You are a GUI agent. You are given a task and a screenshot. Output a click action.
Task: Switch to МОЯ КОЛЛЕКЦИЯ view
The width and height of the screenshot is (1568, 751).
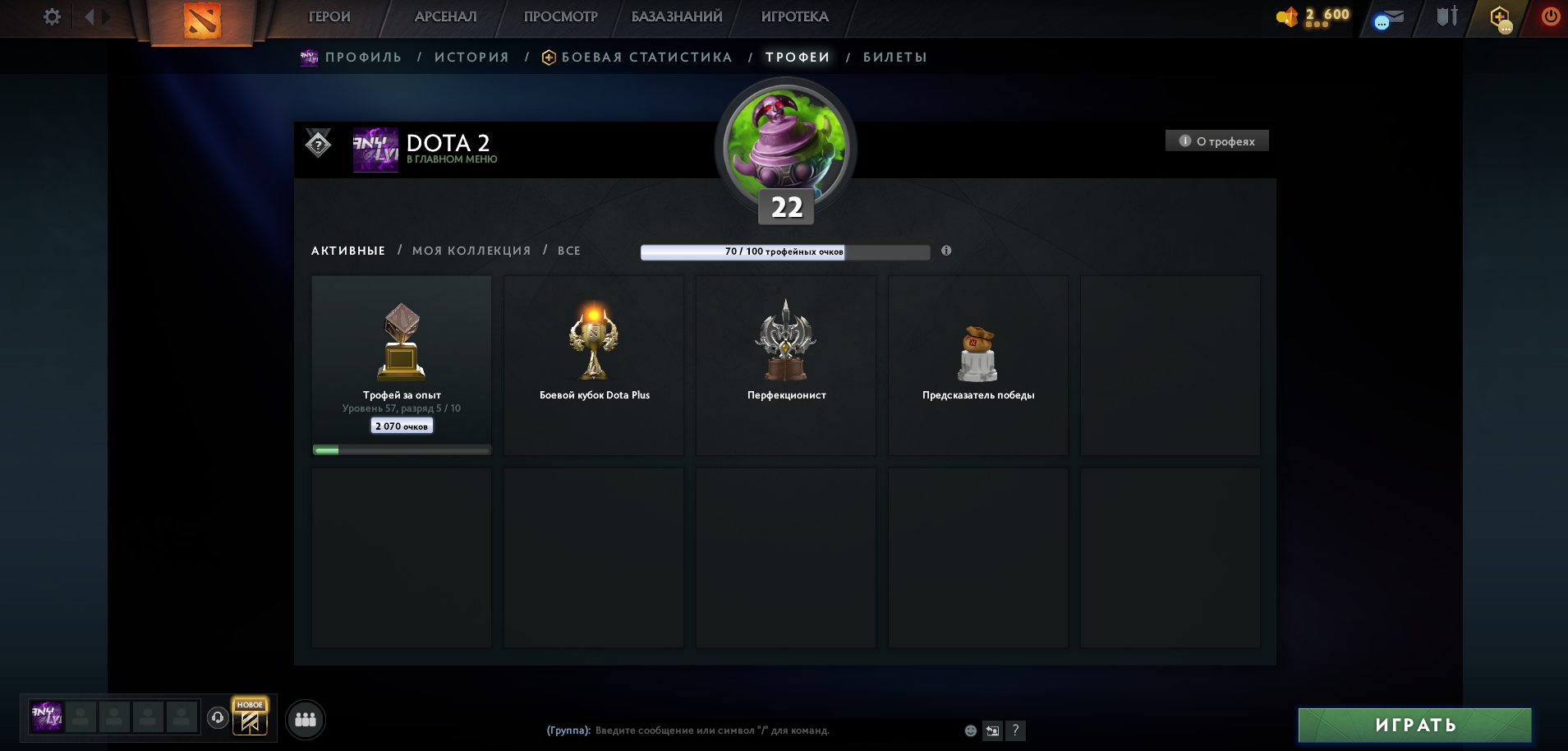click(470, 251)
